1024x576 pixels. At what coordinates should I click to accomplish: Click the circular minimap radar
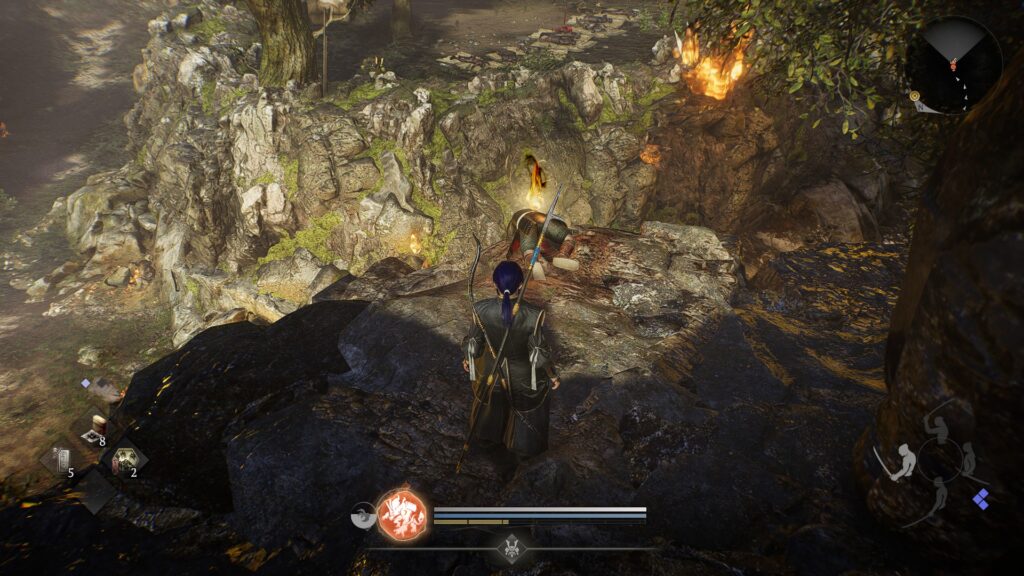click(x=953, y=65)
